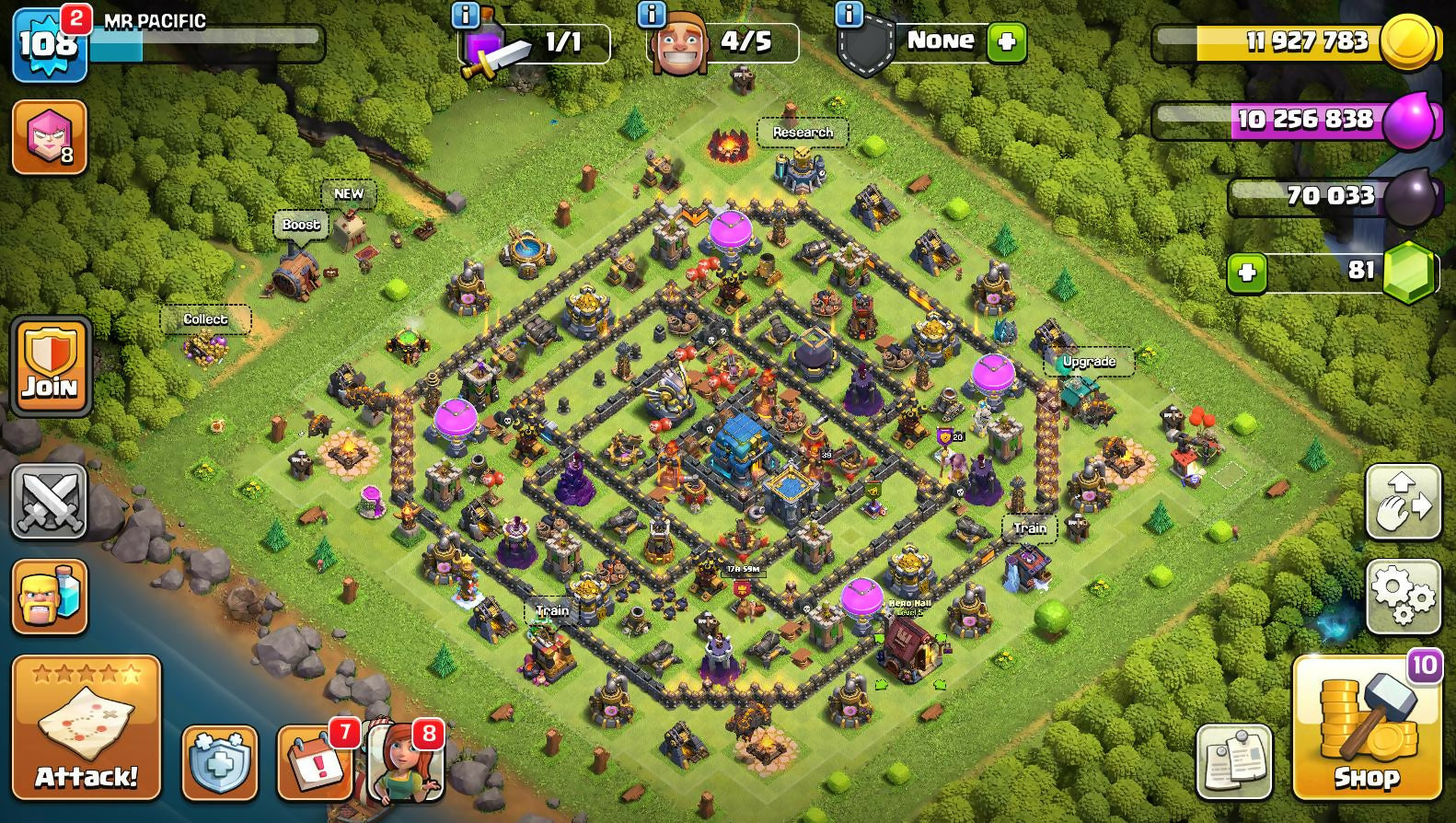Open the layout editor hand button
This screenshot has width=1456, height=823.
point(1403,502)
